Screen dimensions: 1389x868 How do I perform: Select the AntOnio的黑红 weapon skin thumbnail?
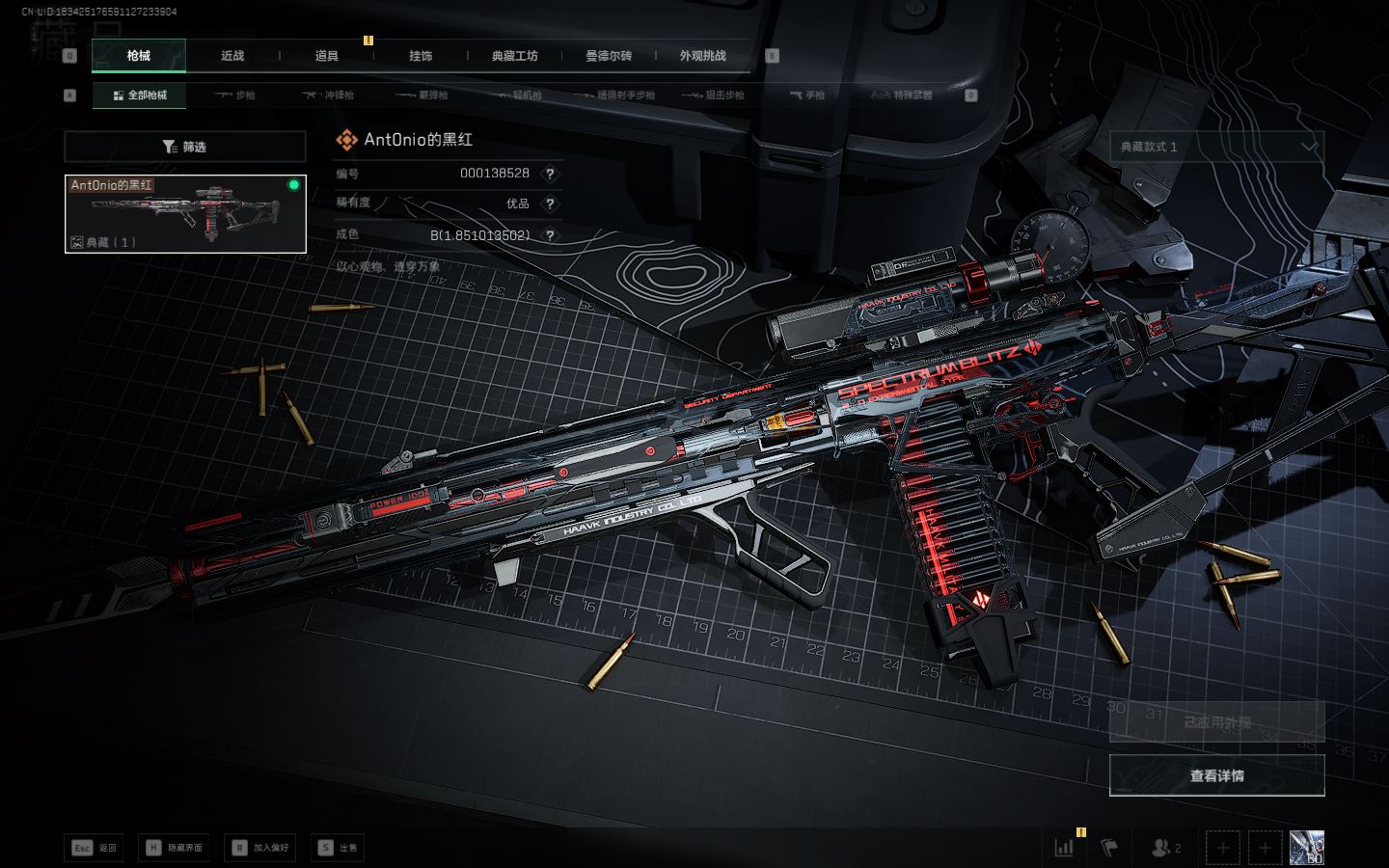[x=185, y=214]
